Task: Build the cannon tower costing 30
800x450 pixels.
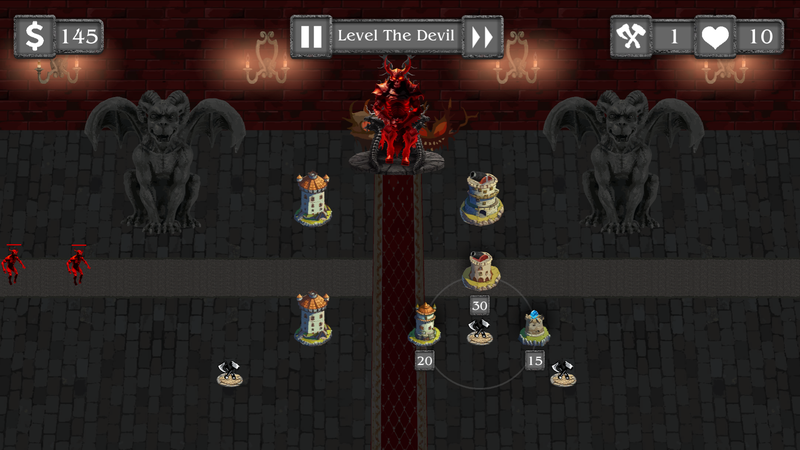Action: 481,270
